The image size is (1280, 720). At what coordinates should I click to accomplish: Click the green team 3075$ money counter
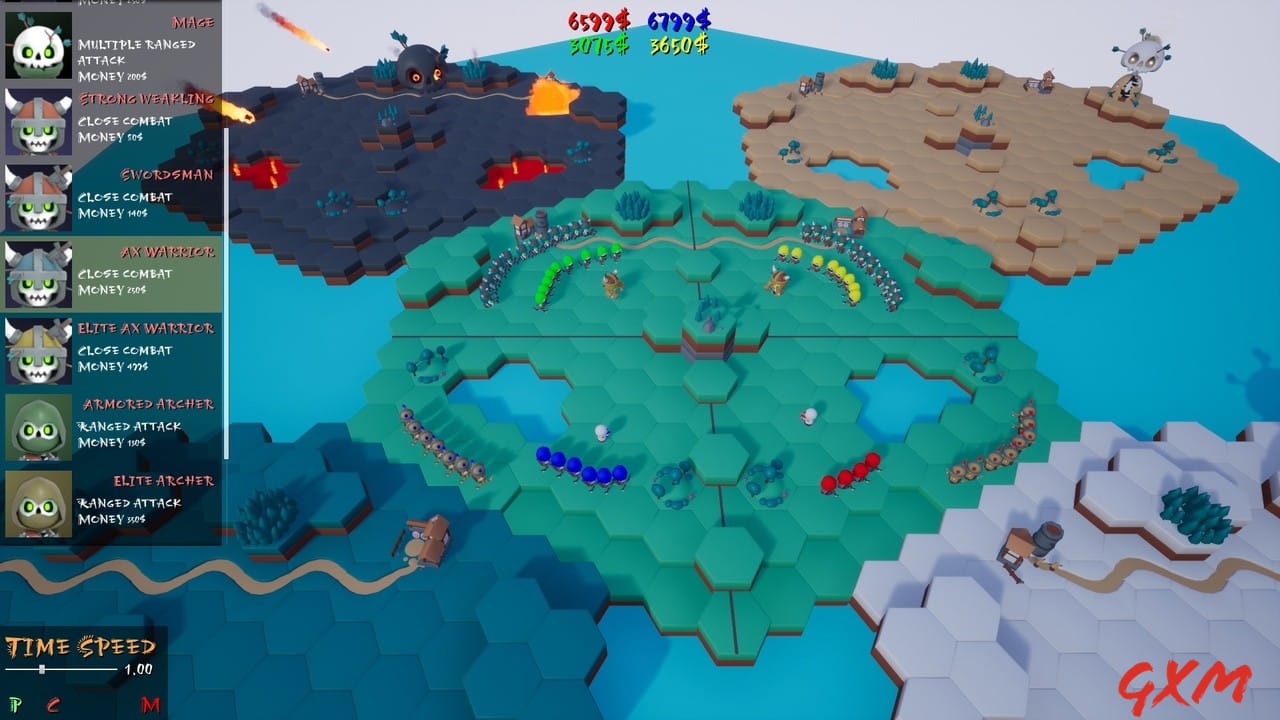pos(600,44)
